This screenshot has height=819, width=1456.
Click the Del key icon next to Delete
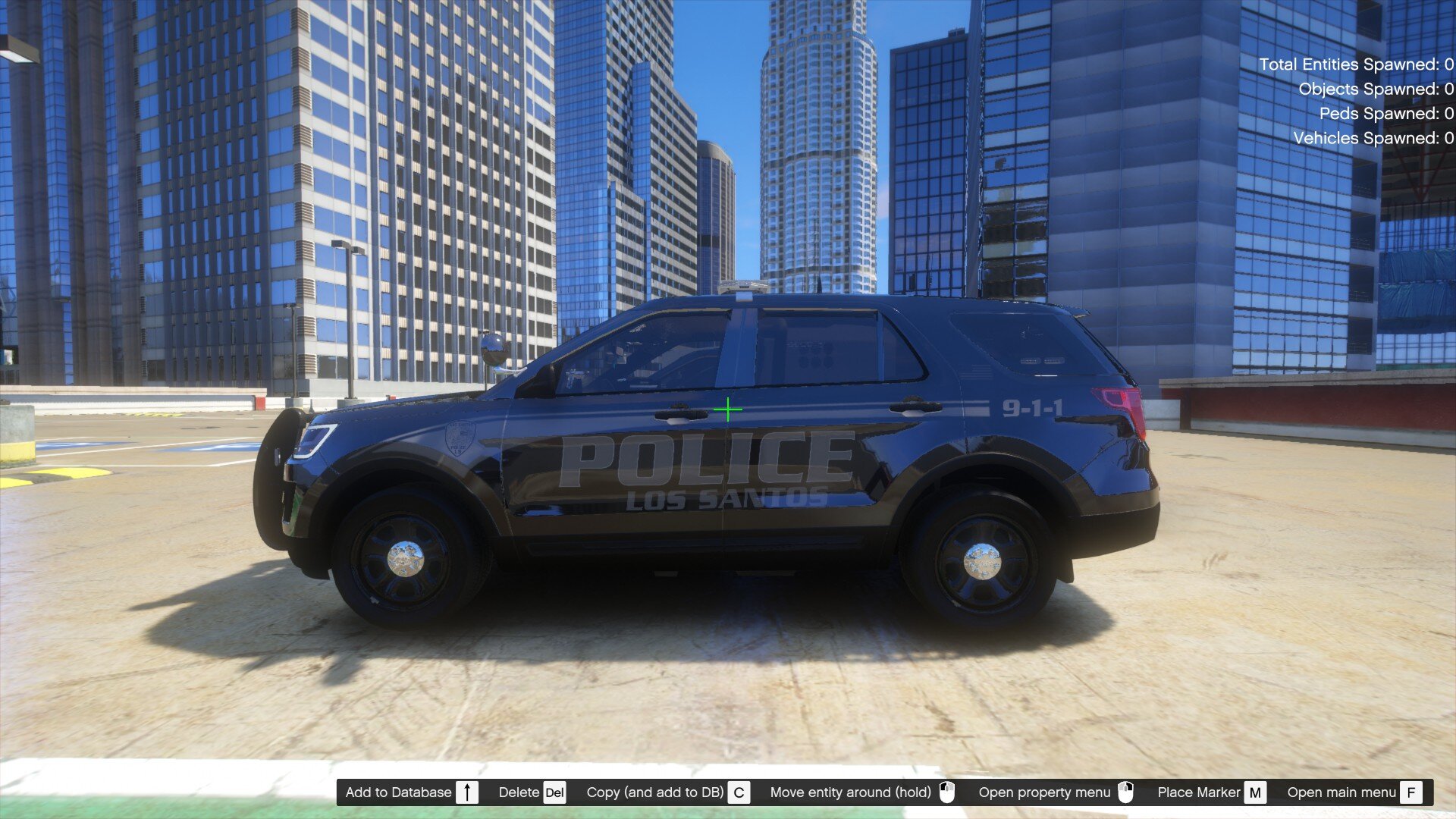[557, 792]
